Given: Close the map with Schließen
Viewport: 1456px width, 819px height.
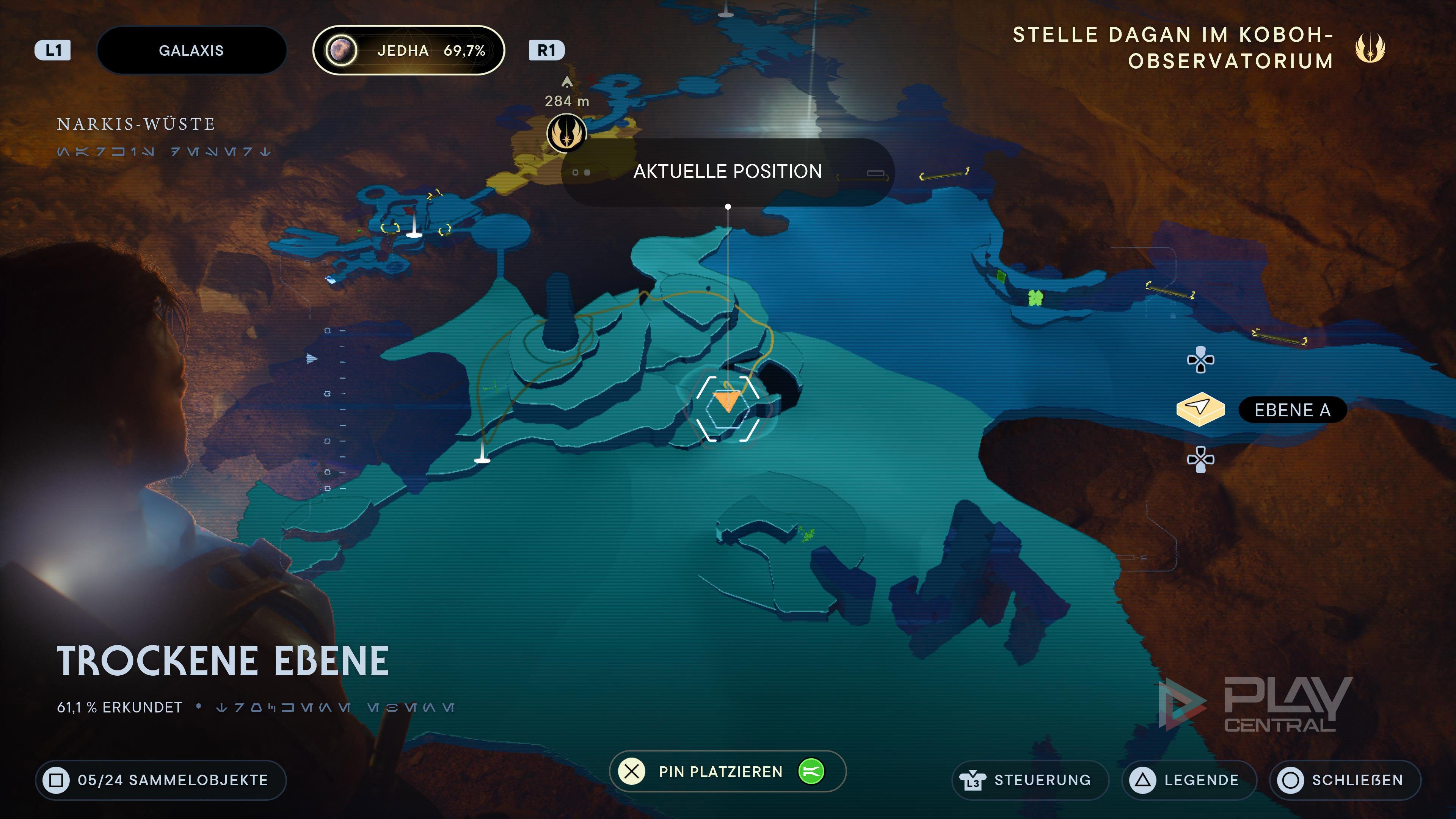Looking at the screenshot, I should pyautogui.click(x=1345, y=780).
